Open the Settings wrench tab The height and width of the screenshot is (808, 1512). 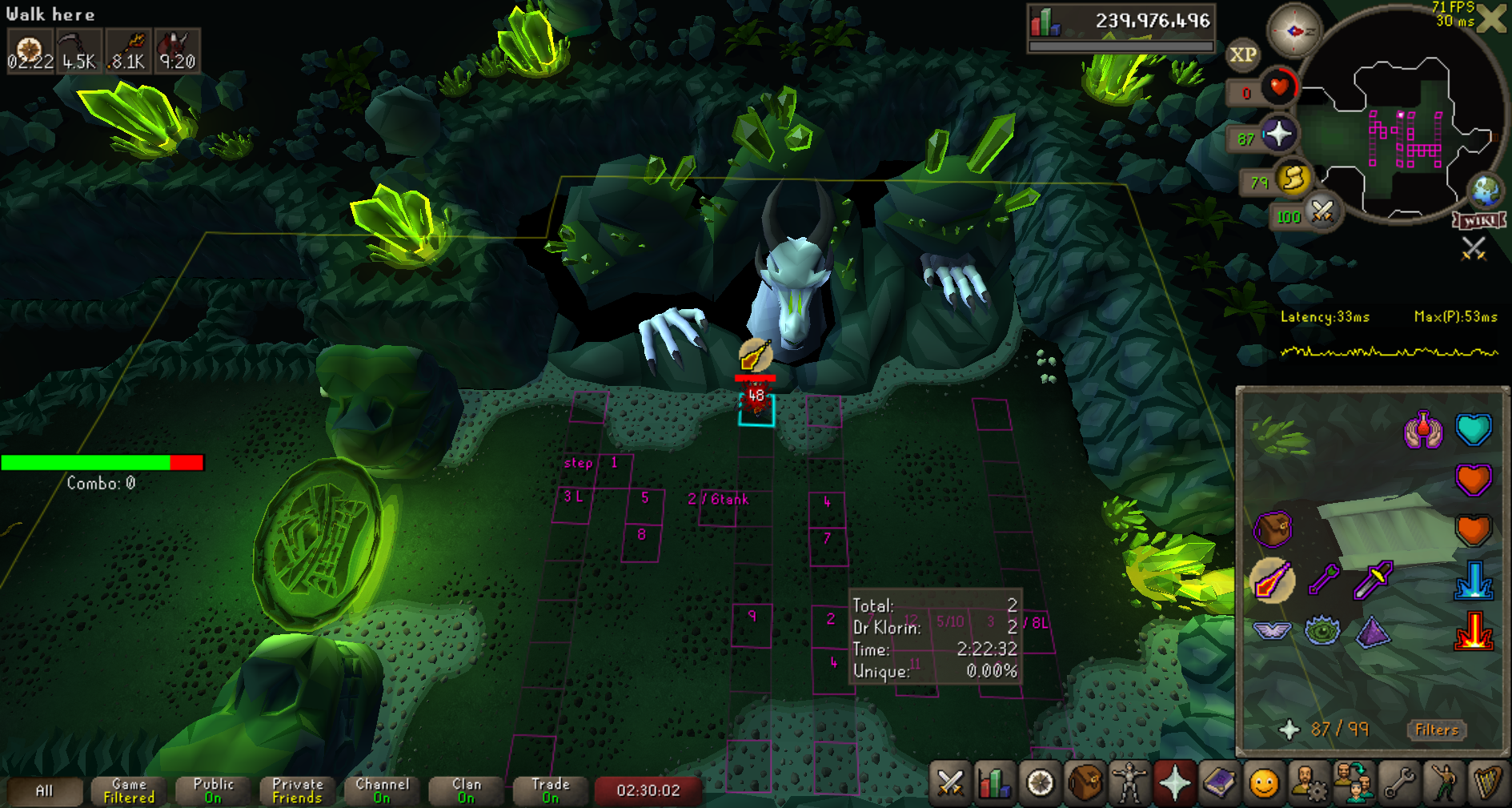tap(1399, 782)
